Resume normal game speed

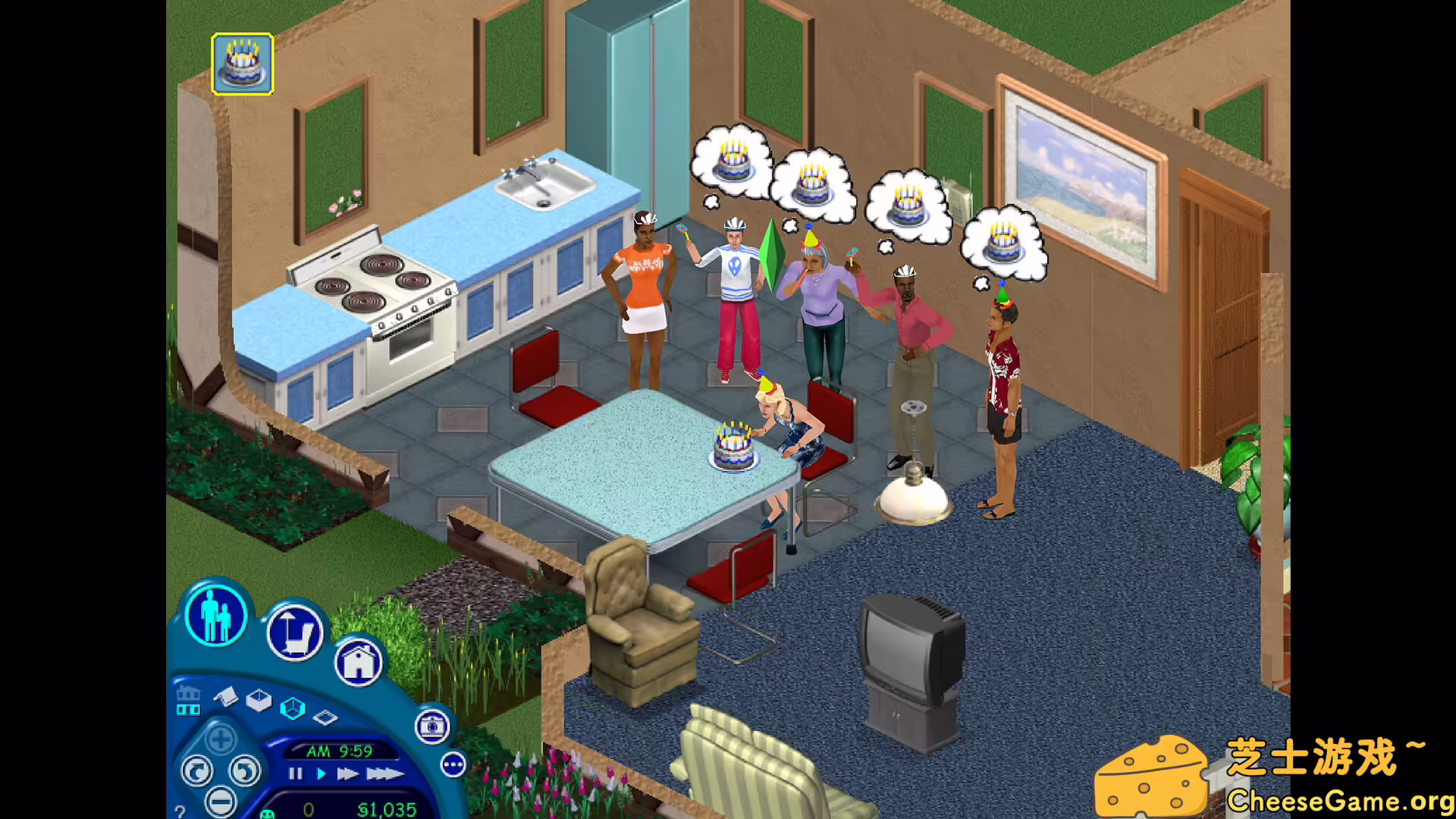(x=322, y=773)
